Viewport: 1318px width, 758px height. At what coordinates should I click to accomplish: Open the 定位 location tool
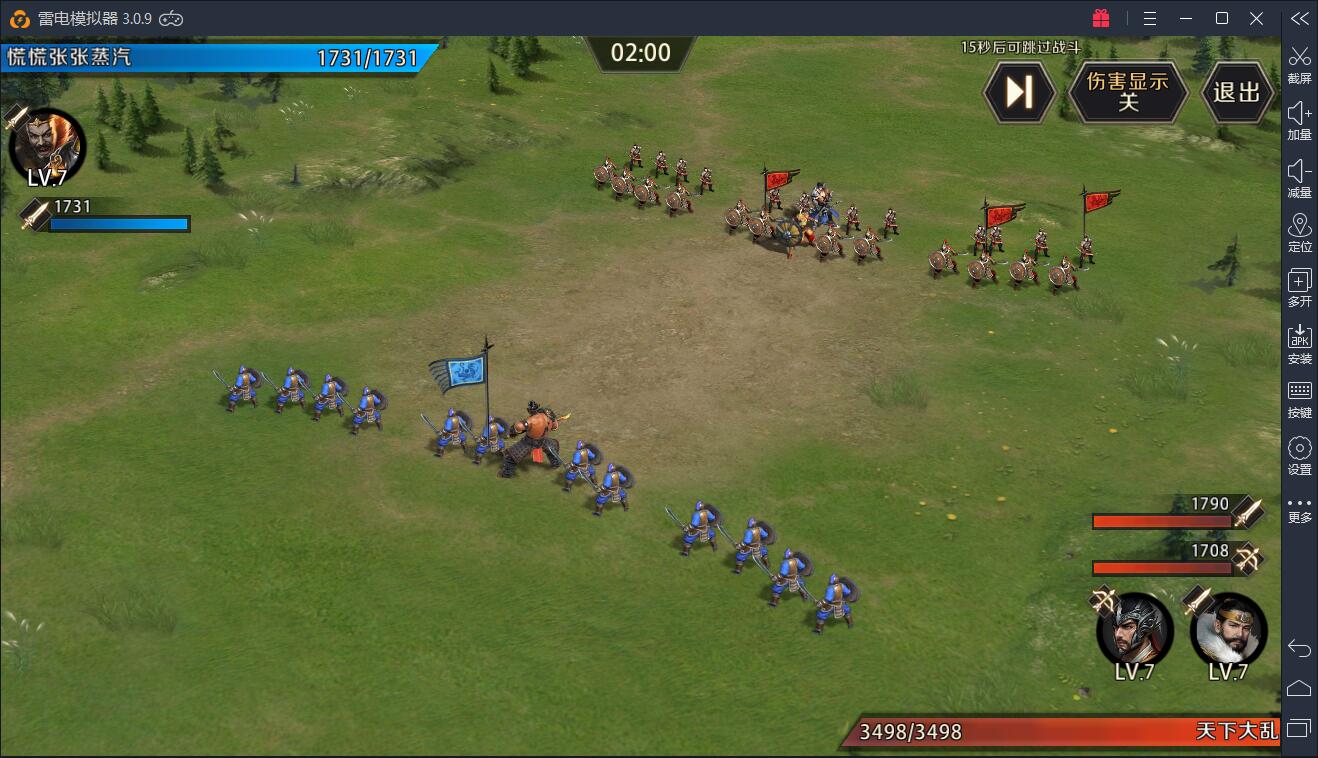[1299, 232]
